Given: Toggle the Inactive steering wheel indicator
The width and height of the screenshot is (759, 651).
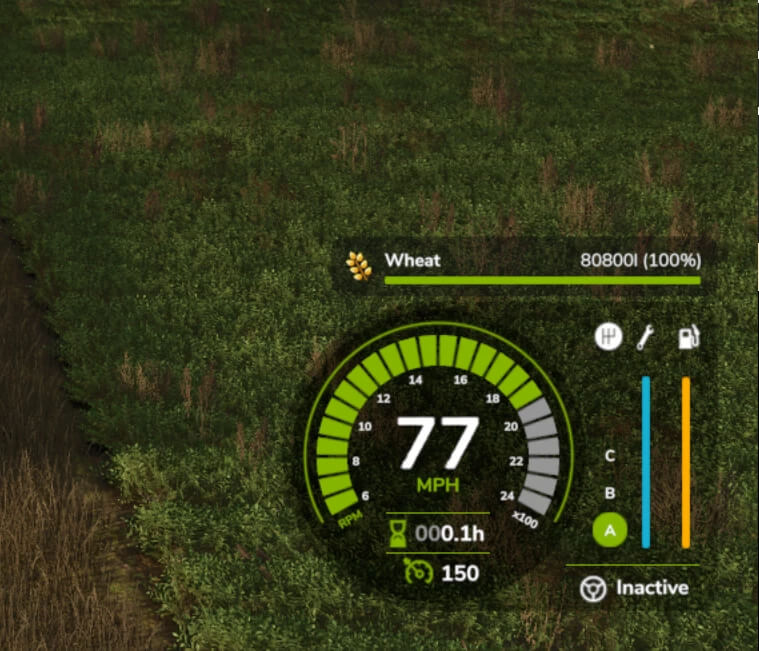Looking at the screenshot, I should [x=593, y=589].
